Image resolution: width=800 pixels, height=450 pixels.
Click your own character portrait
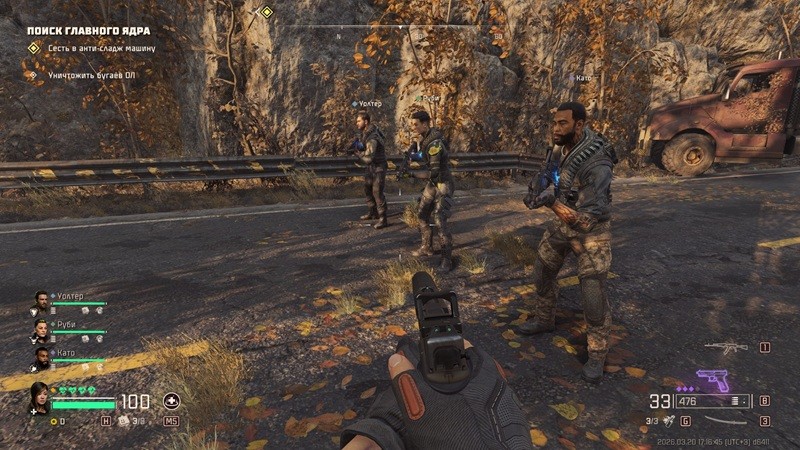pyautogui.click(x=40, y=396)
